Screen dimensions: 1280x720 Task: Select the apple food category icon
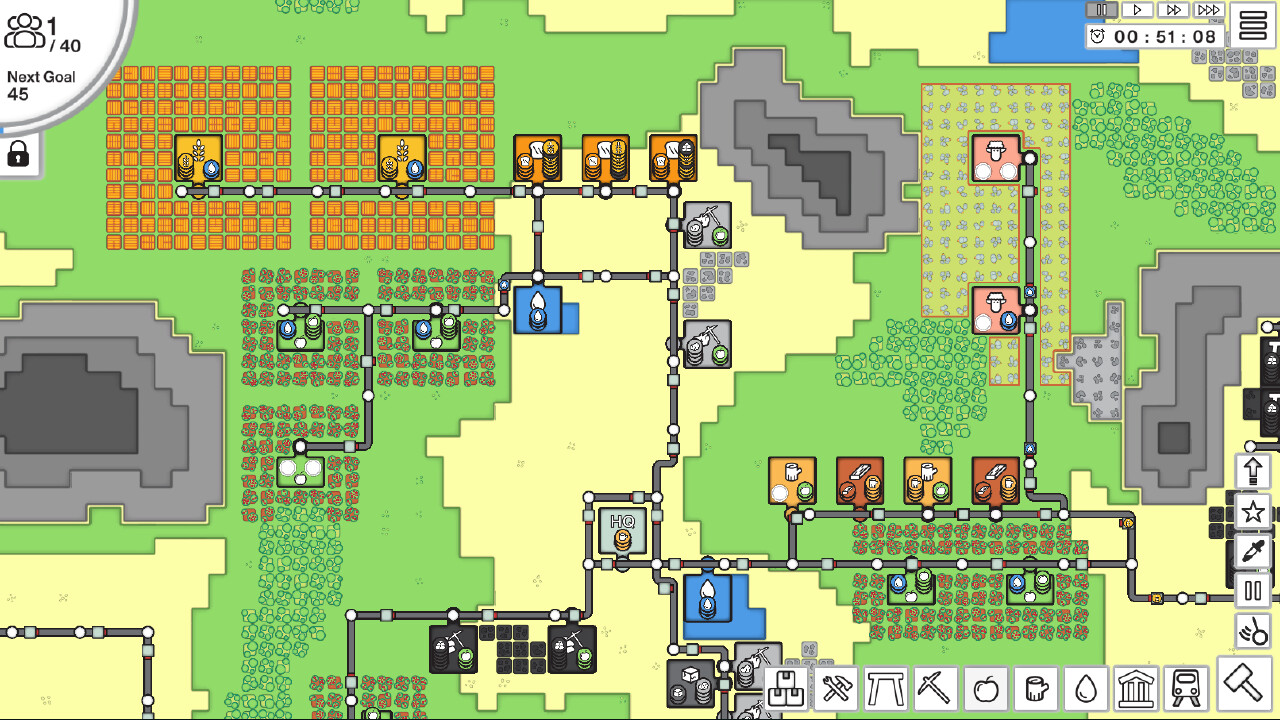983,689
